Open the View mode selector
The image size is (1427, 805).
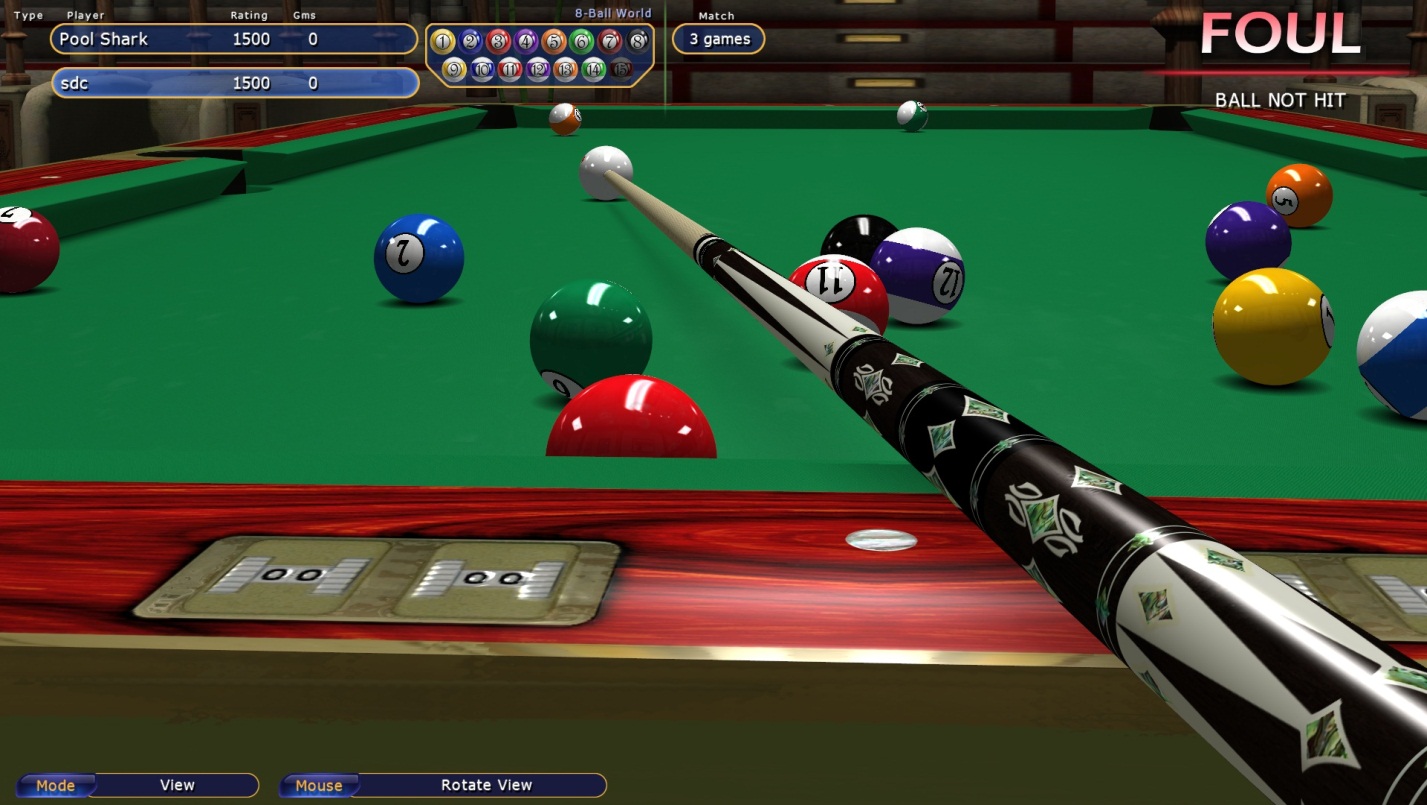click(x=176, y=785)
